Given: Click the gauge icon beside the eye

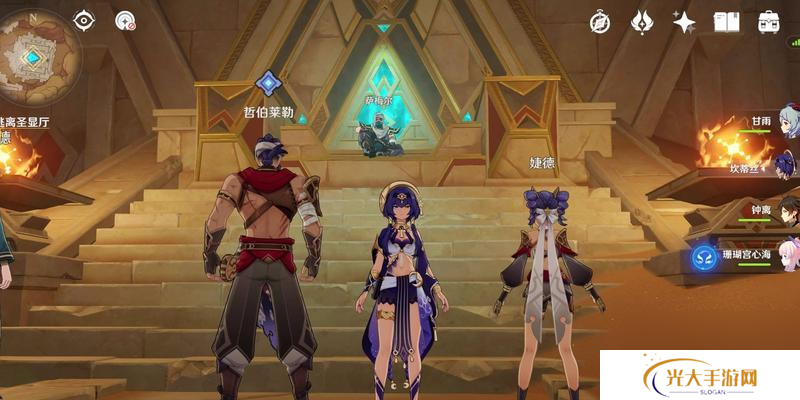Looking at the screenshot, I should click(125, 20).
